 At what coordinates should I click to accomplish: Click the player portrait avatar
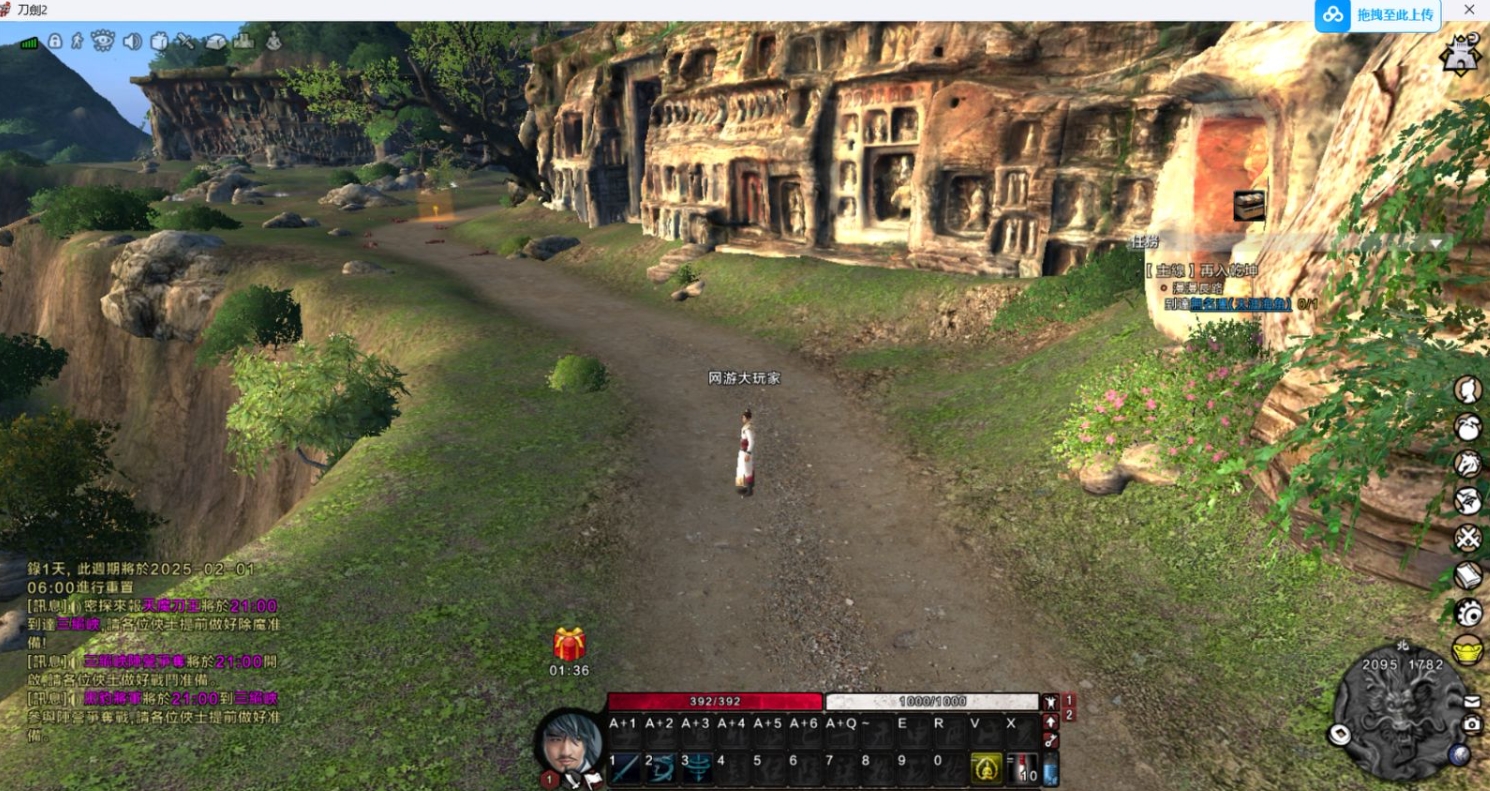coord(570,744)
